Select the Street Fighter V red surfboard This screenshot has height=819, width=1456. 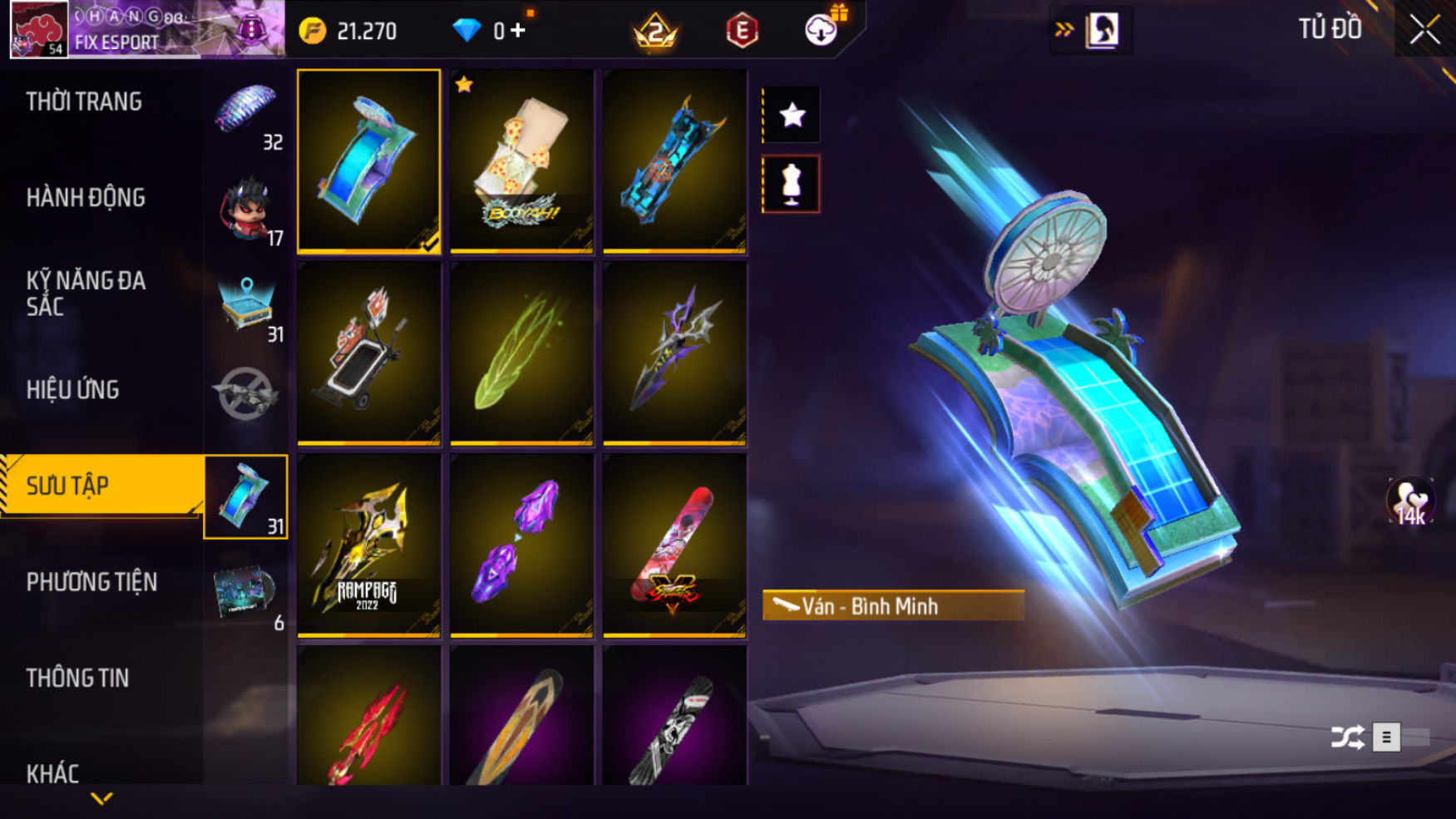674,545
